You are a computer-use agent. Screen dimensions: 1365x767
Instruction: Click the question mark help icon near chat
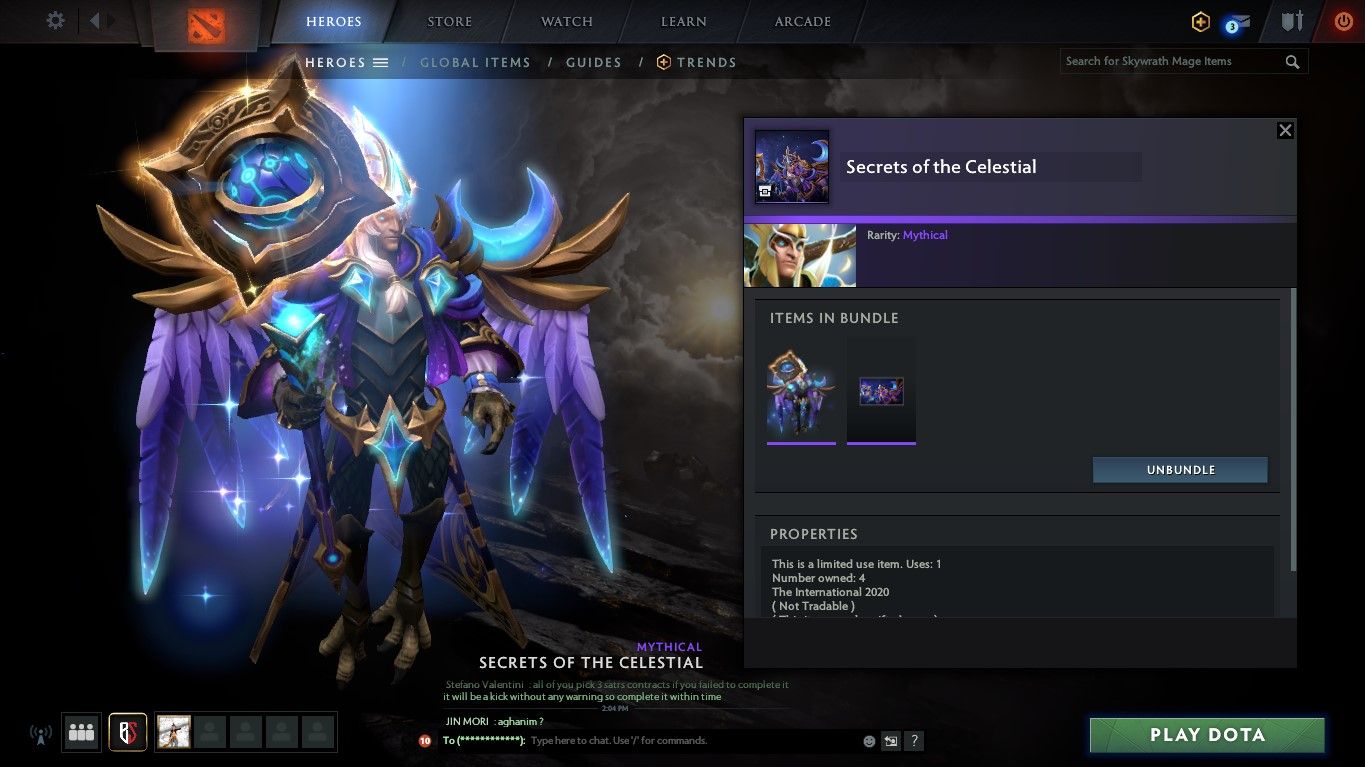point(913,741)
